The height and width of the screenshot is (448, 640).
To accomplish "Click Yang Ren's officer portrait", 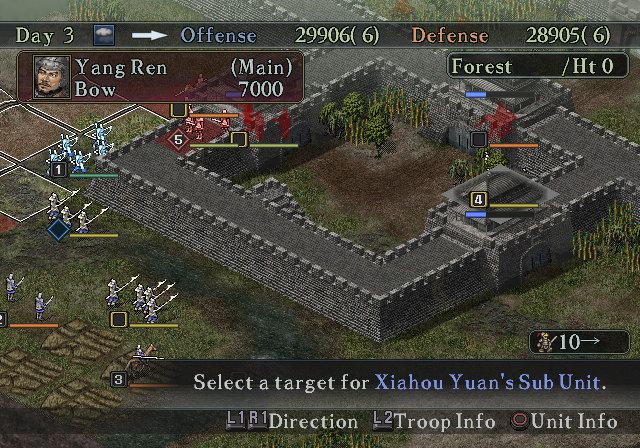I will coord(49,79).
